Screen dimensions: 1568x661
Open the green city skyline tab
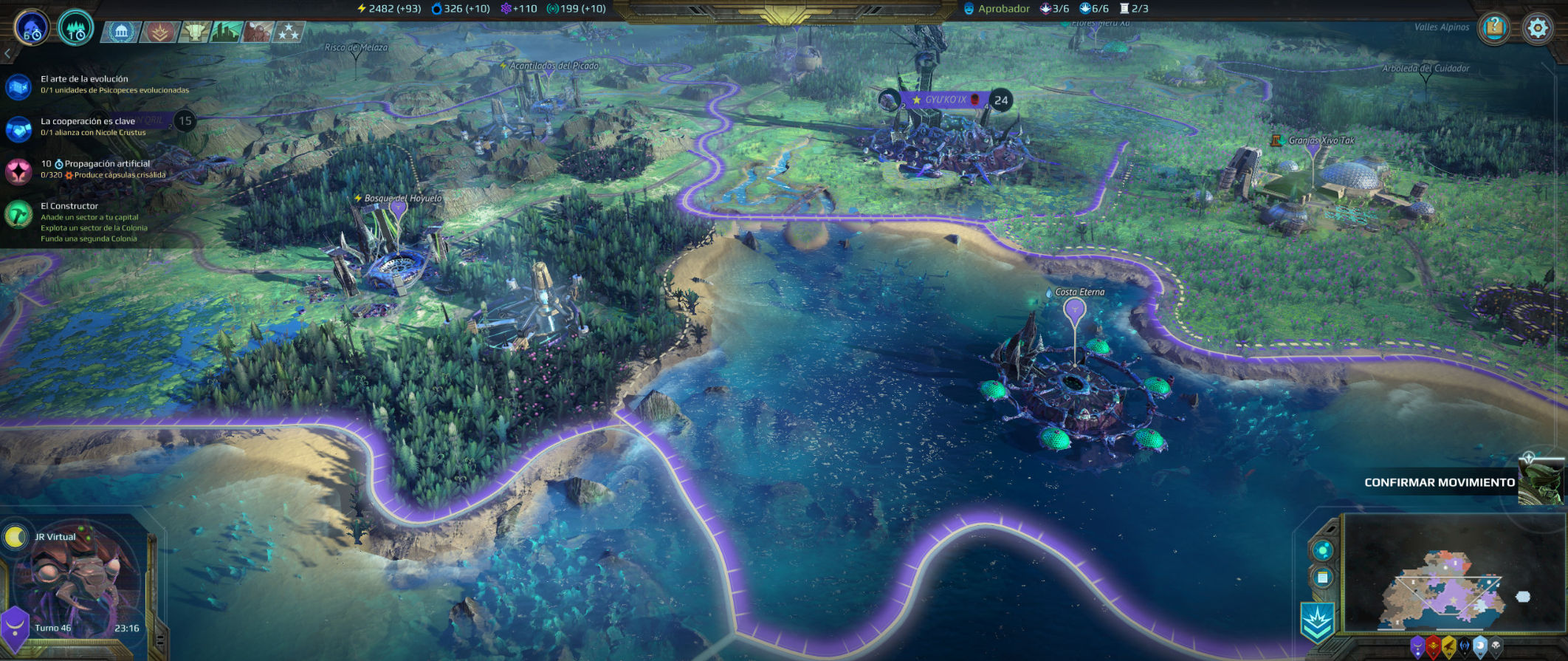click(226, 32)
